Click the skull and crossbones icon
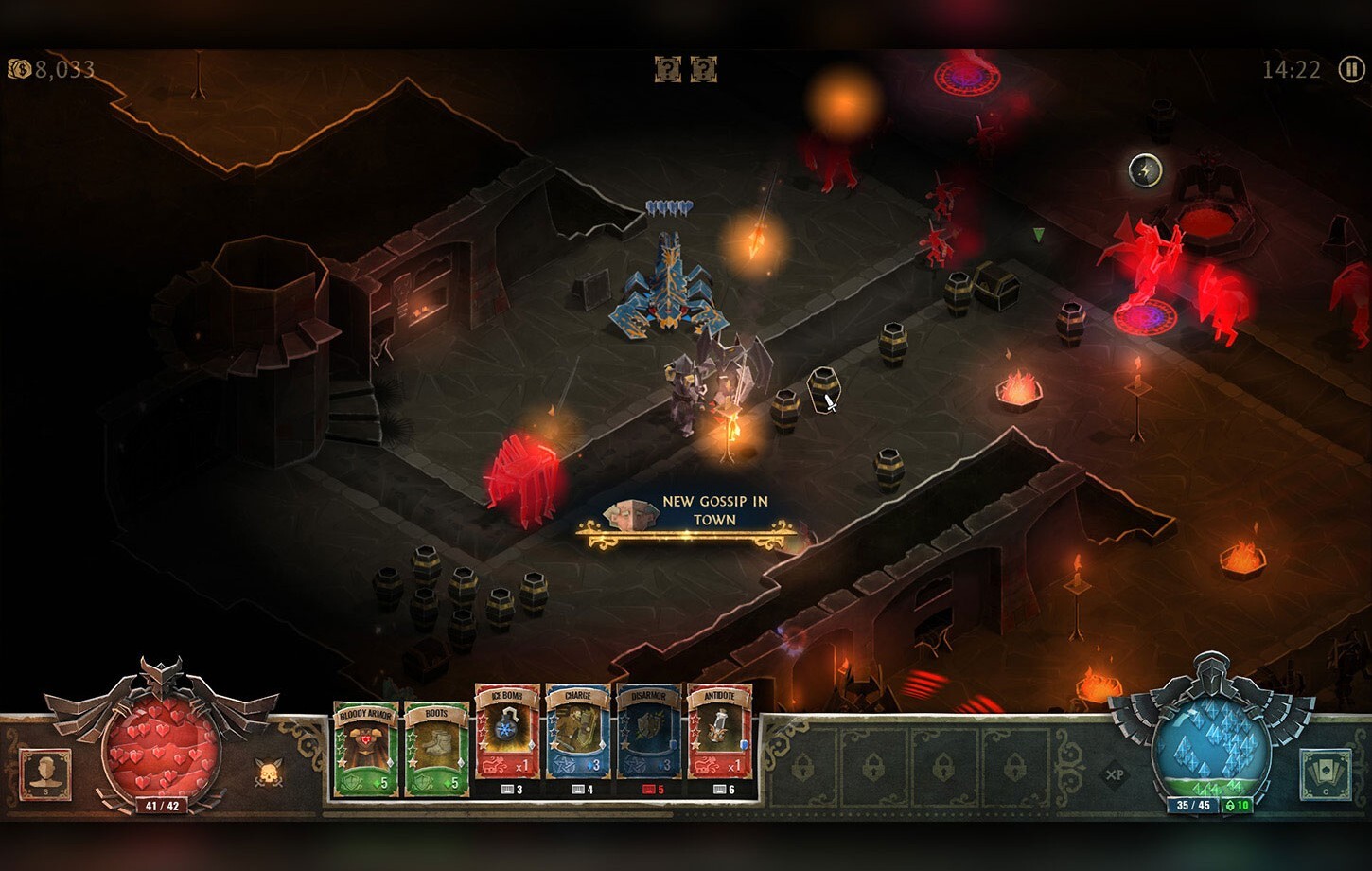1372x871 pixels. click(x=269, y=773)
